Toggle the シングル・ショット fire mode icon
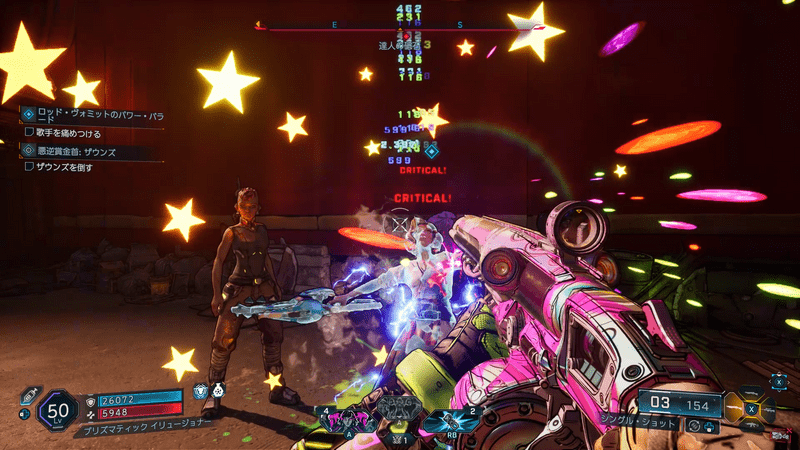 694,425
